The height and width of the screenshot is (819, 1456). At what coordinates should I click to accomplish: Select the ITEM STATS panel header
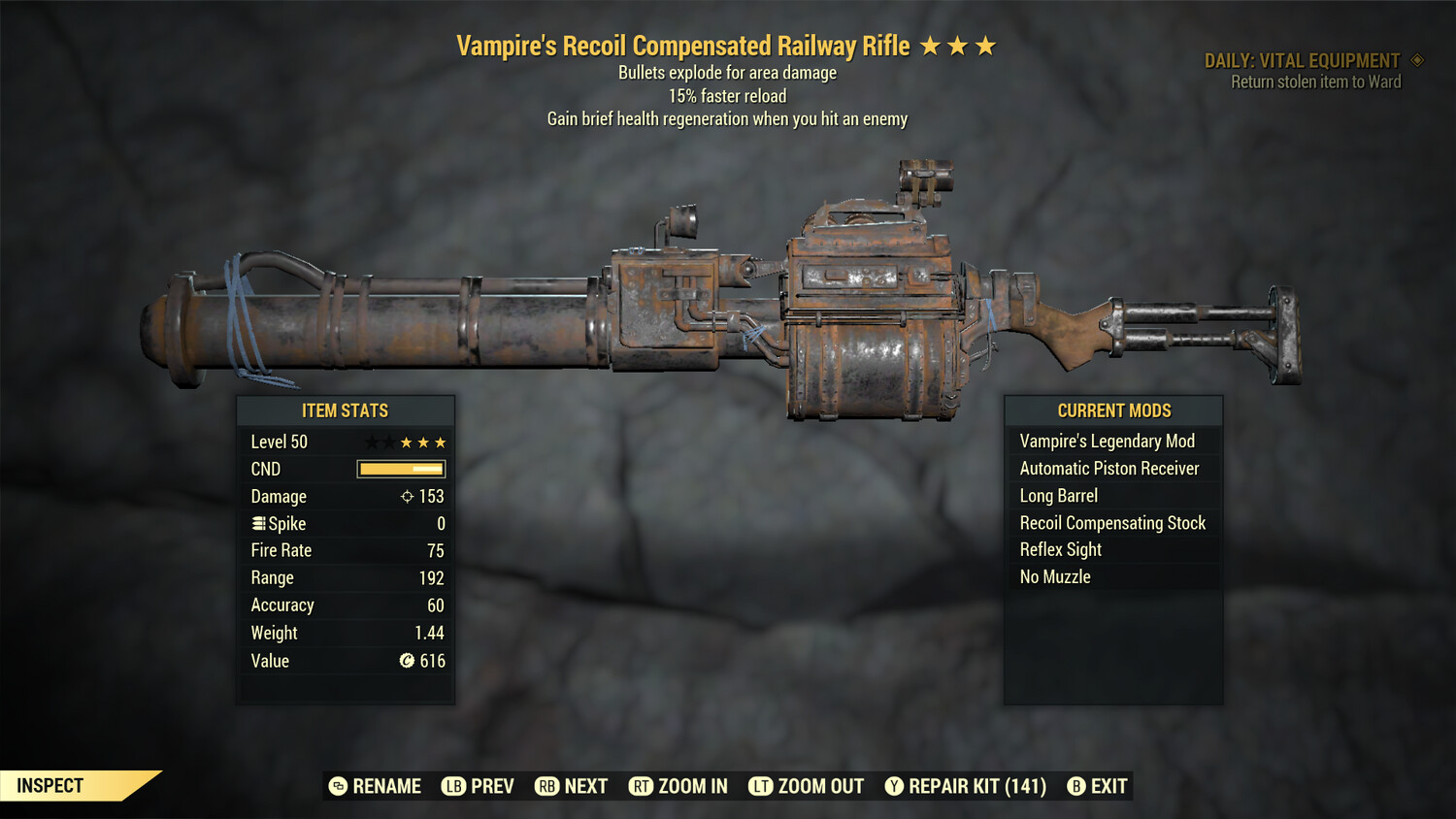click(347, 410)
